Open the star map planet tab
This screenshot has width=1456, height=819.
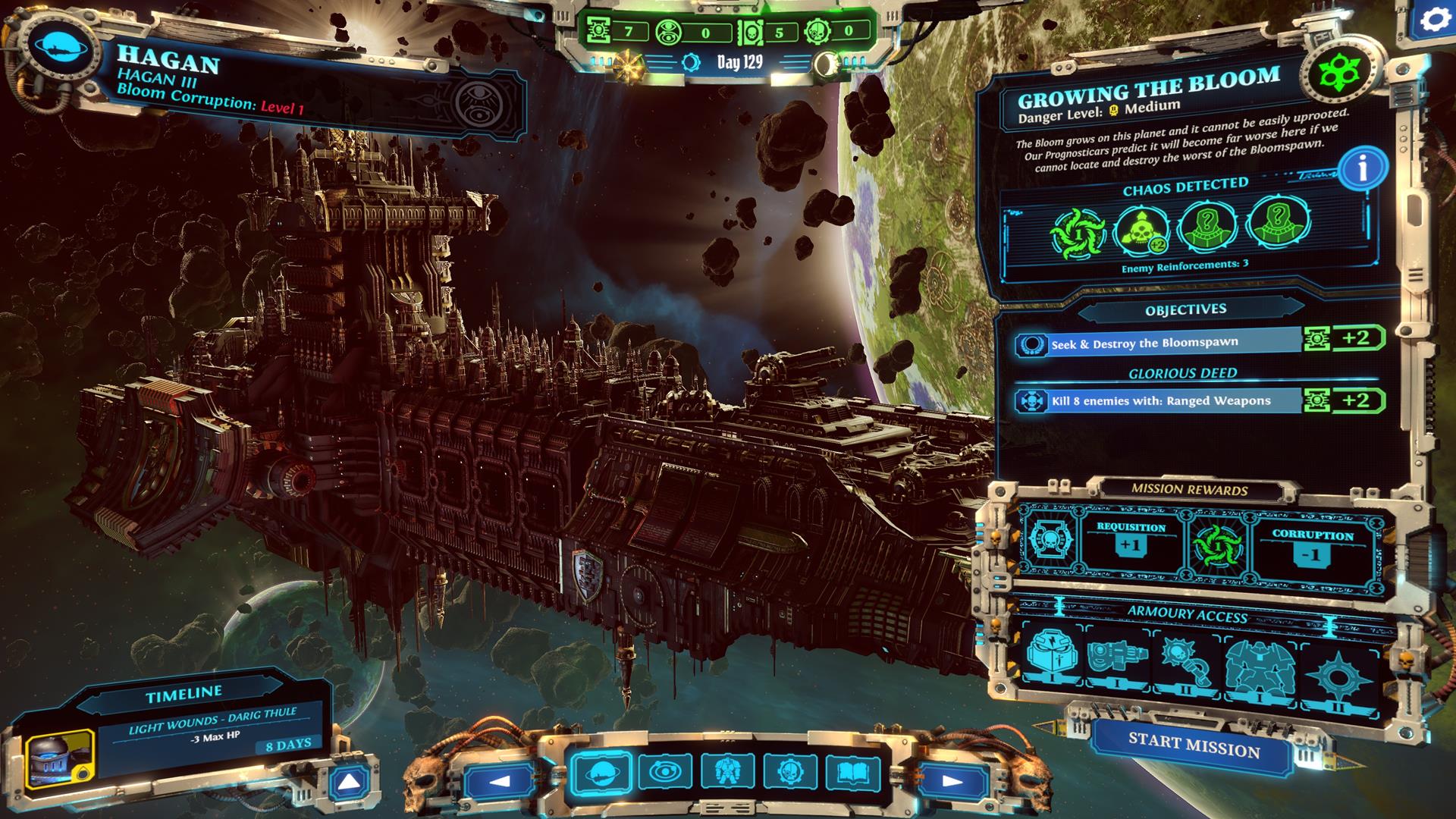click(600, 774)
